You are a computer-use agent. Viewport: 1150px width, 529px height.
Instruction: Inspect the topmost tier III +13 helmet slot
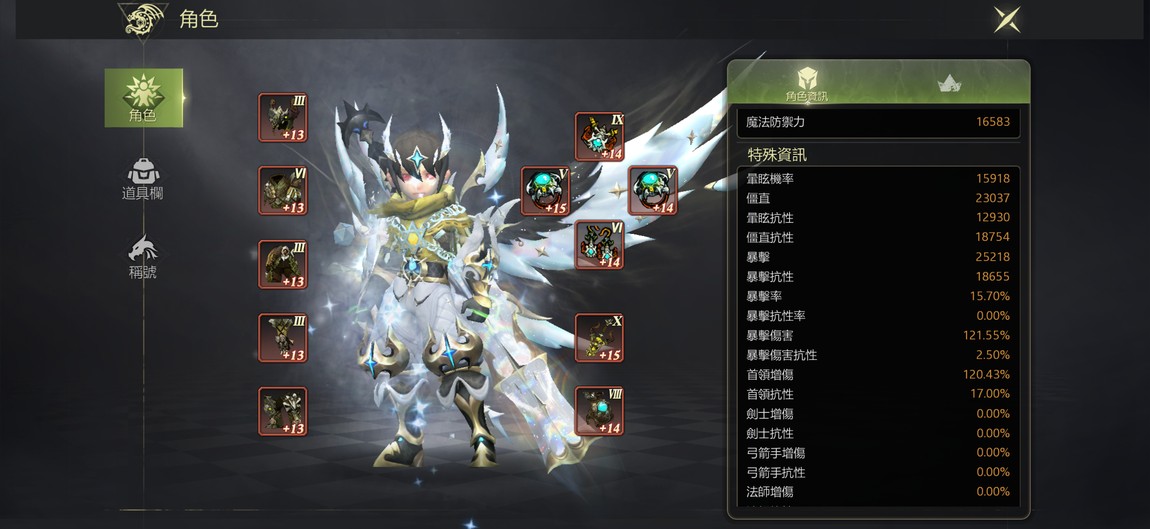click(283, 118)
